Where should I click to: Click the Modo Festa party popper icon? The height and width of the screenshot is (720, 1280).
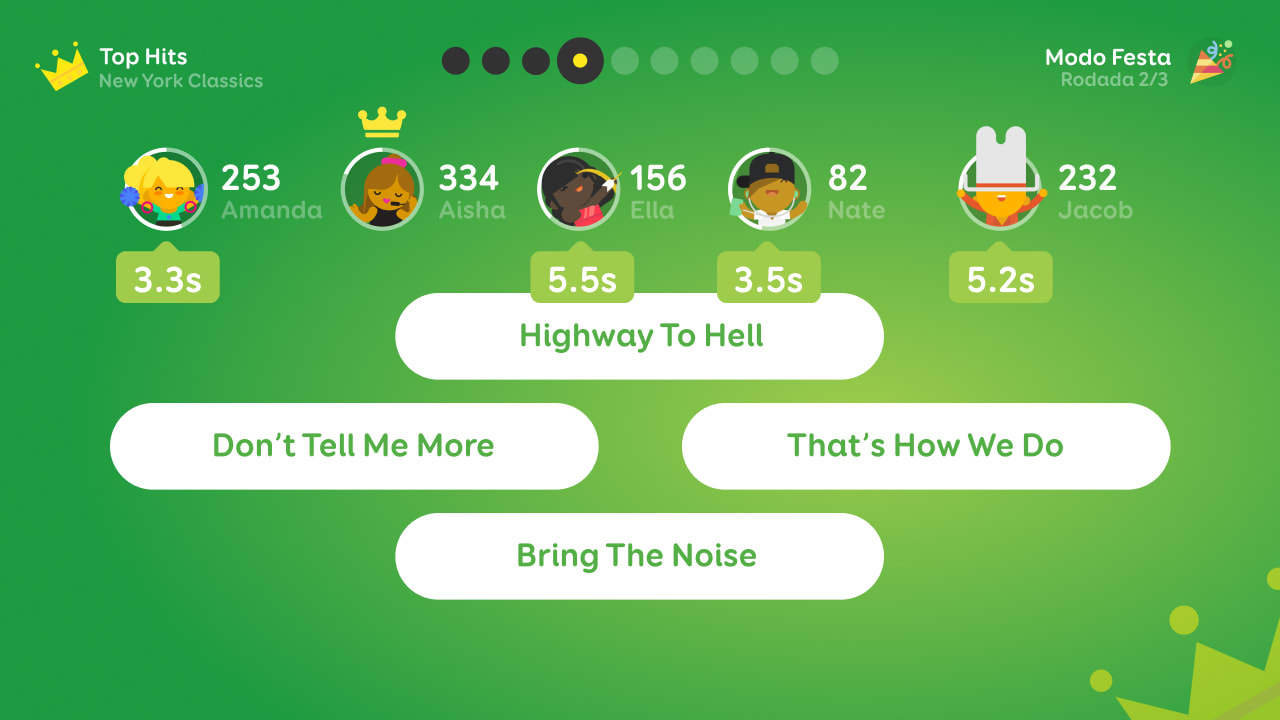1208,62
